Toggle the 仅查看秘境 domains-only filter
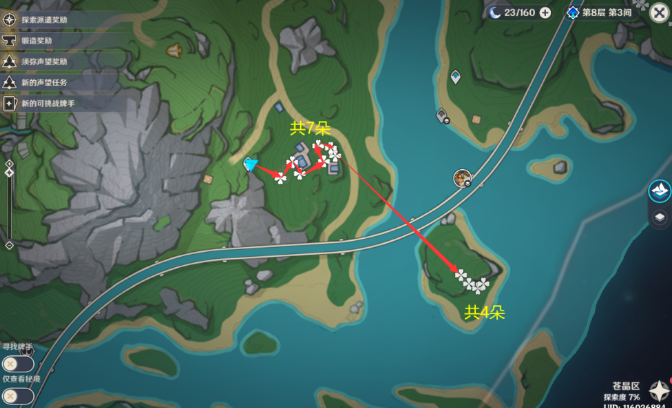Viewport: 672px width, 408px height. pos(17,395)
